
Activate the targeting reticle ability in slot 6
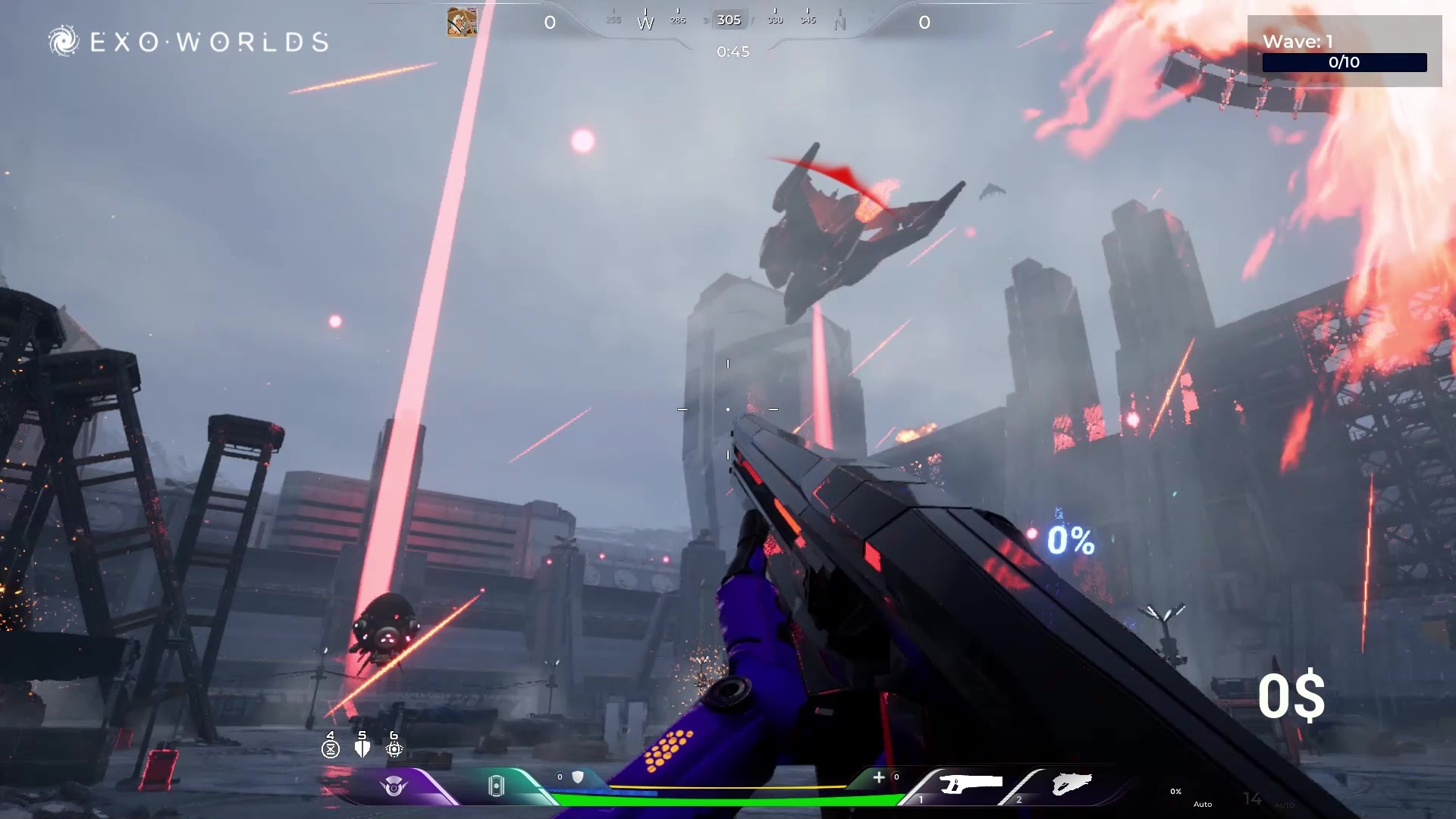tap(394, 748)
